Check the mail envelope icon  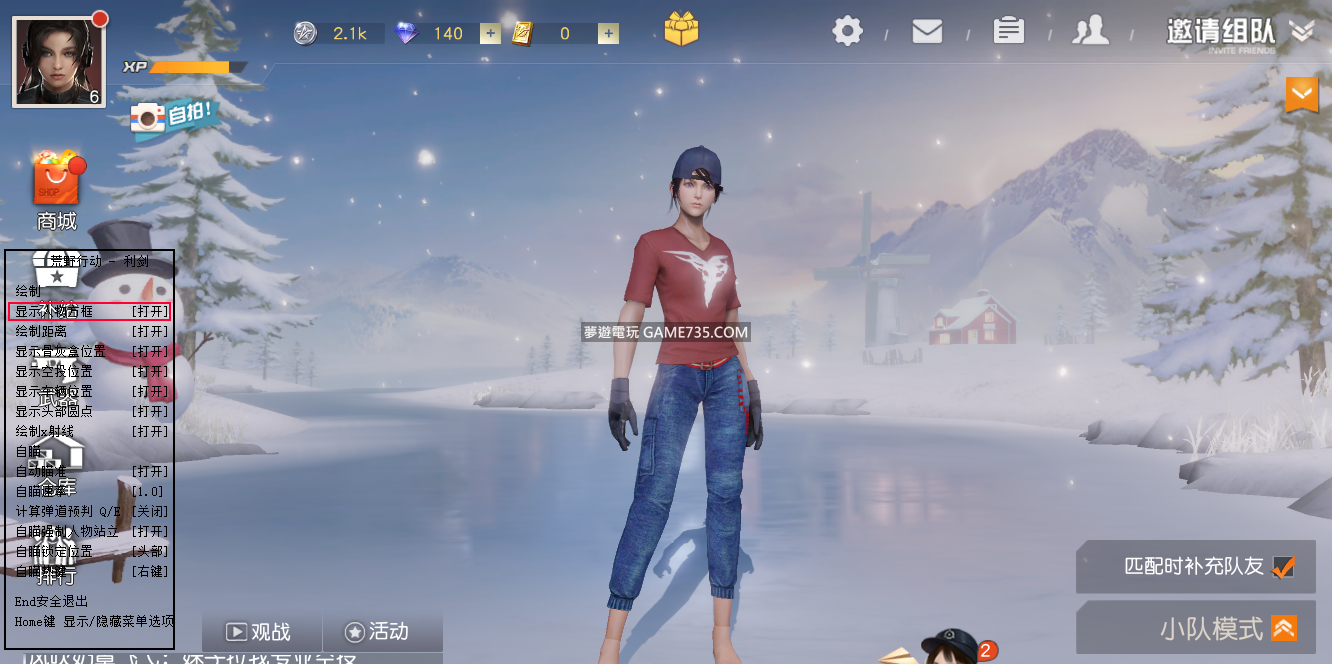[927, 31]
